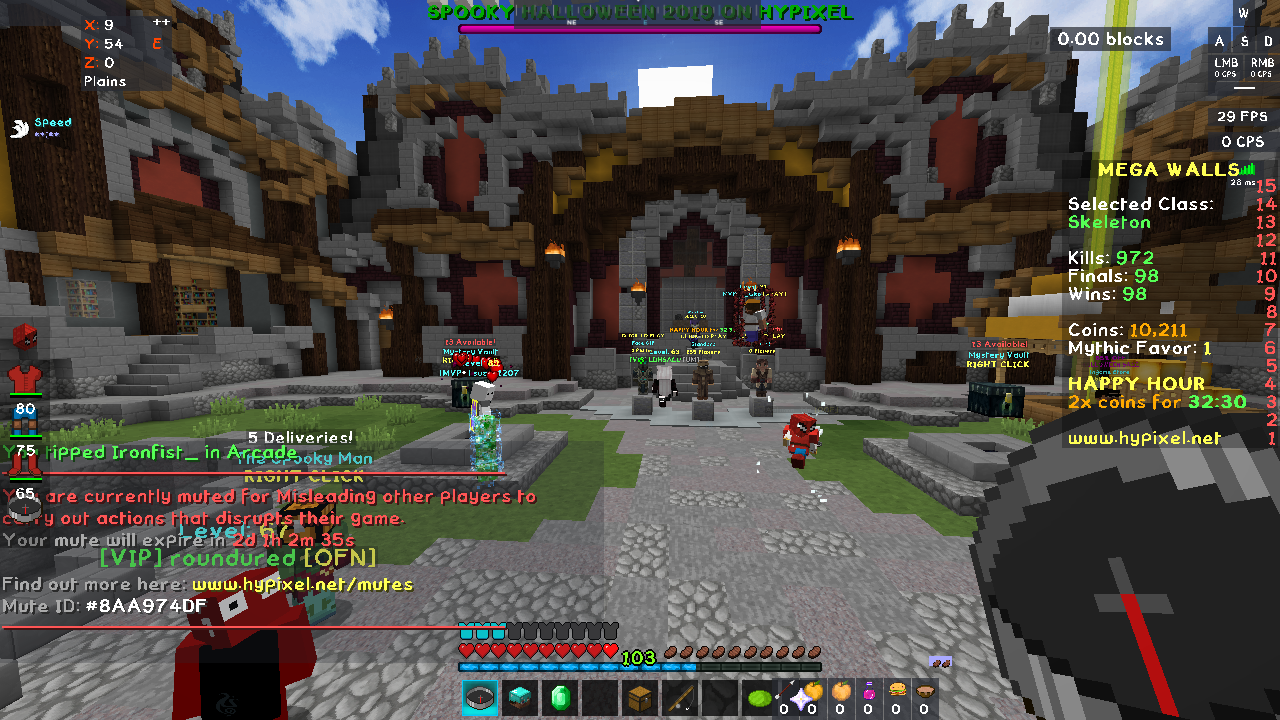Click the SPOOKY HALLOWEEN boss bar progress
Image resolution: width=1280 pixels, height=720 pixels.
click(639, 28)
